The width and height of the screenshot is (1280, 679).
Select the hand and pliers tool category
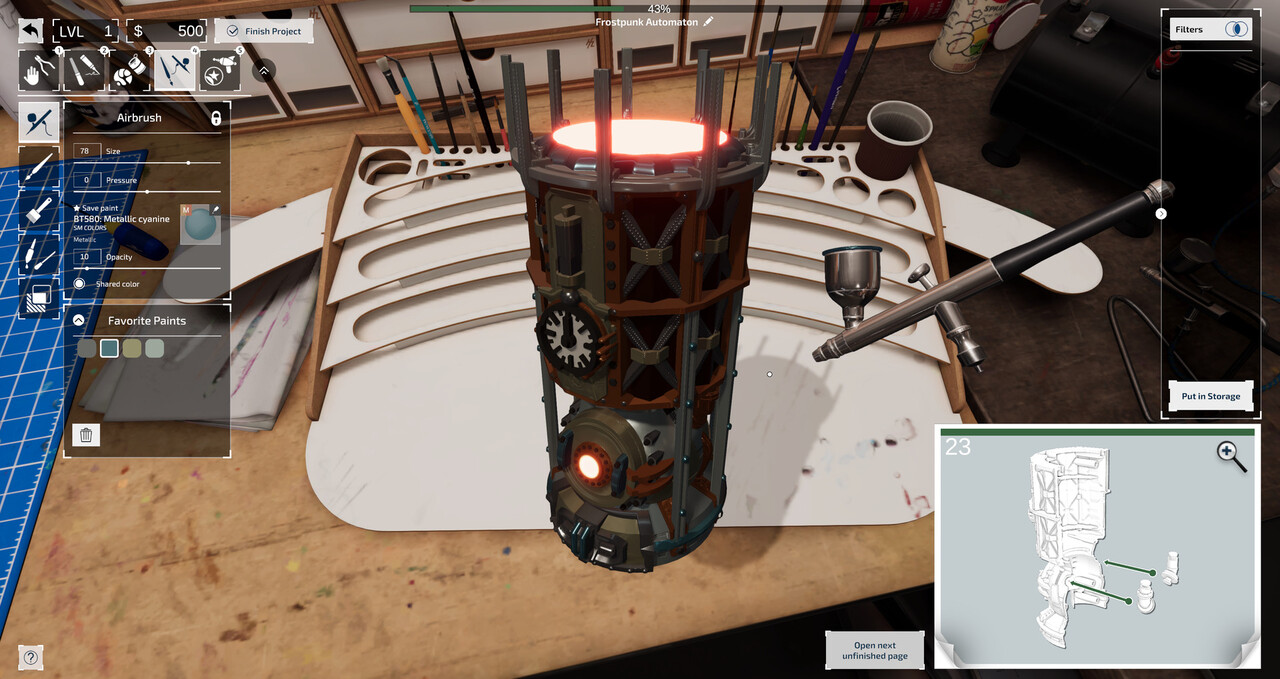(x=39, y=71)
